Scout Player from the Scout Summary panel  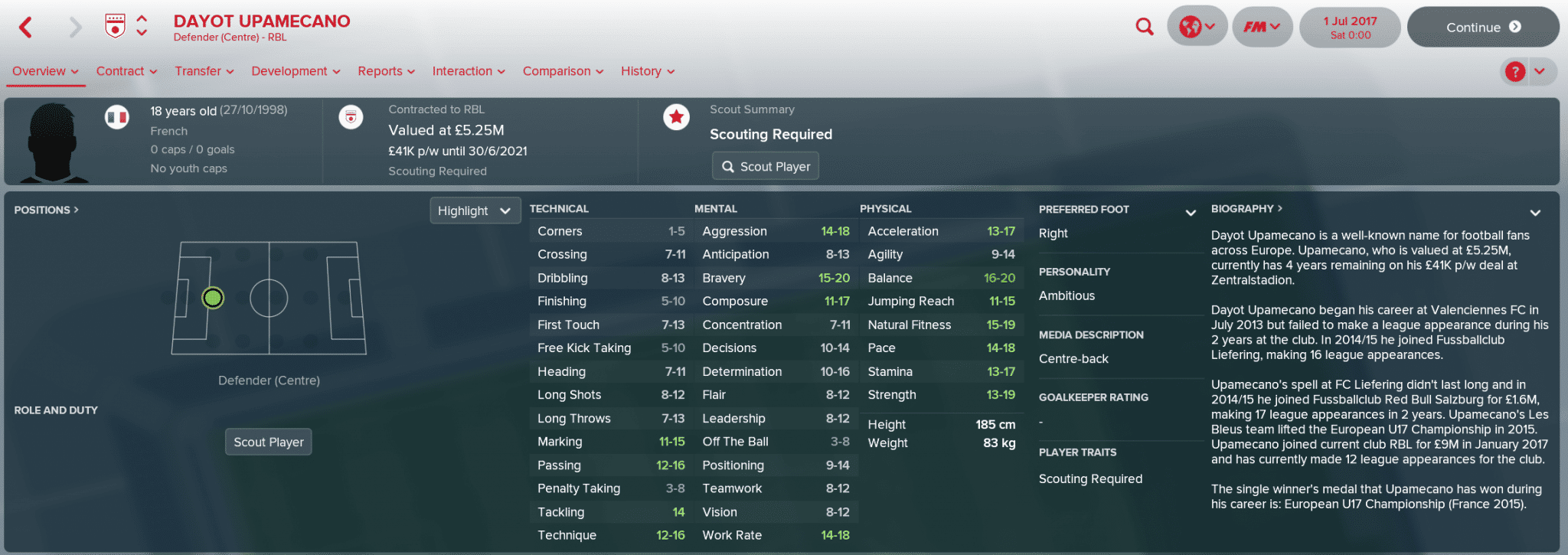coord(766,166)
